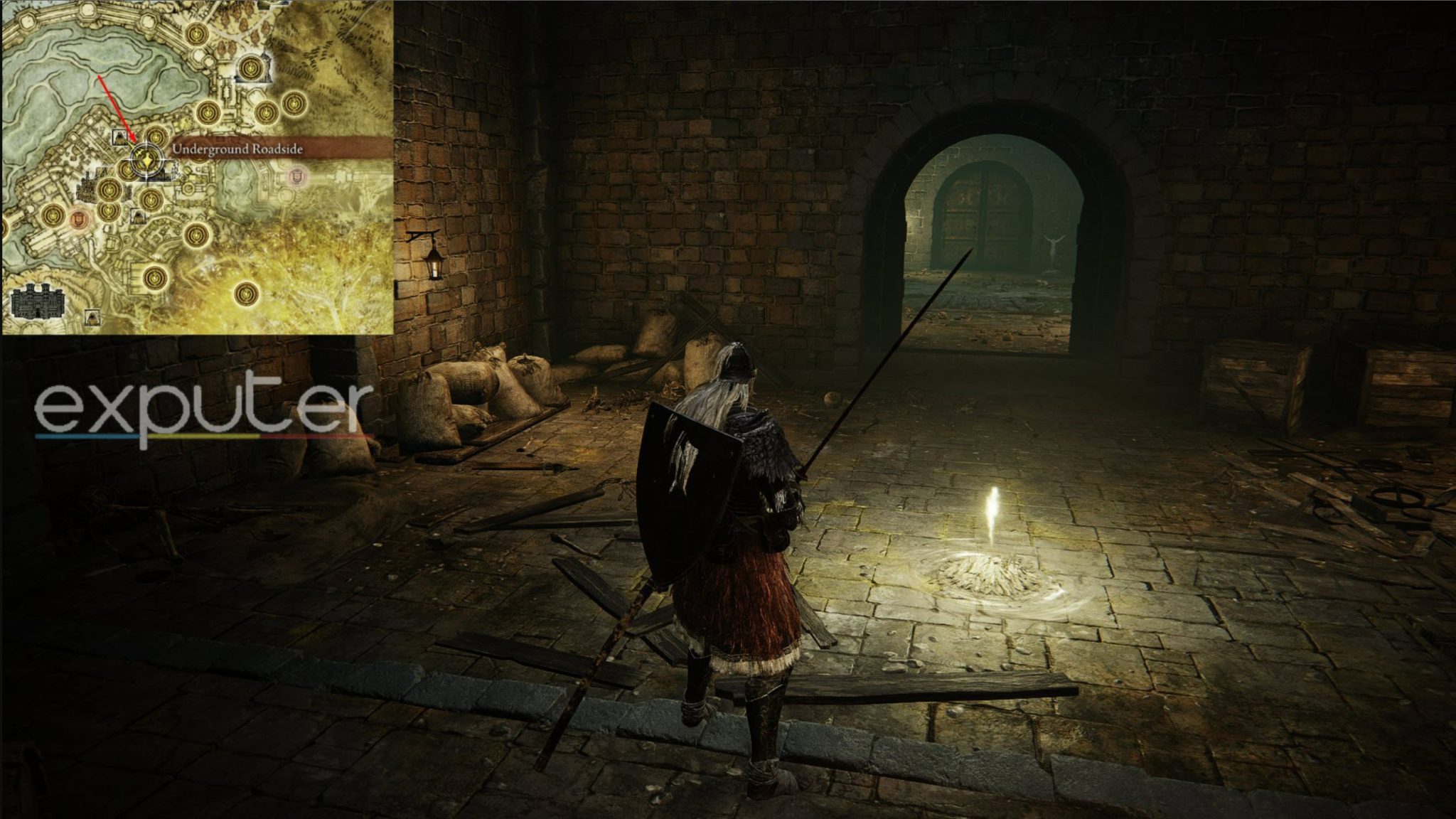Select the red boss crest marker on the map's left
Screen dimensions: 1456x819
pos(79,220)
